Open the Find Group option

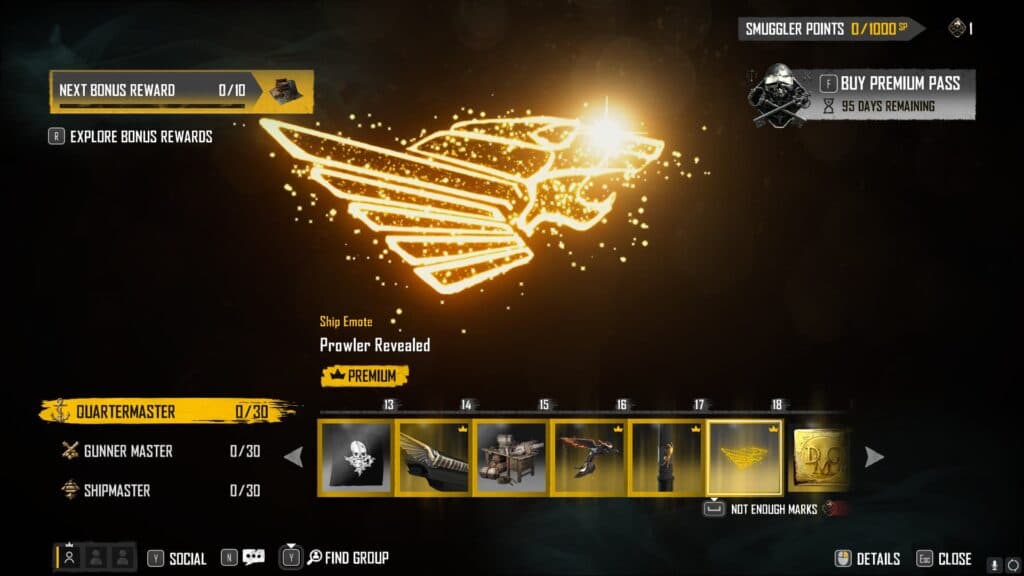click(347, 558)
